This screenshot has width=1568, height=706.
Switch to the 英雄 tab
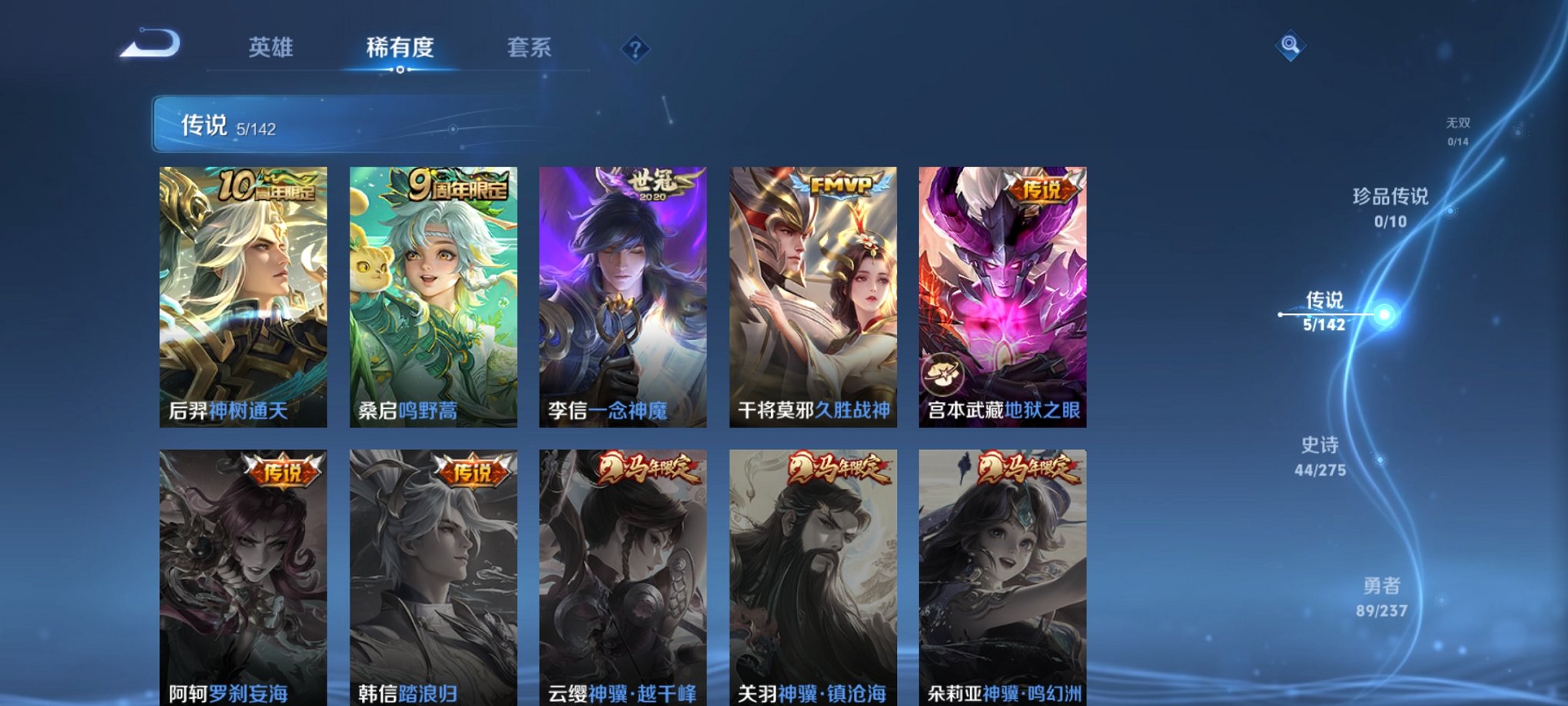click(273, 48)
